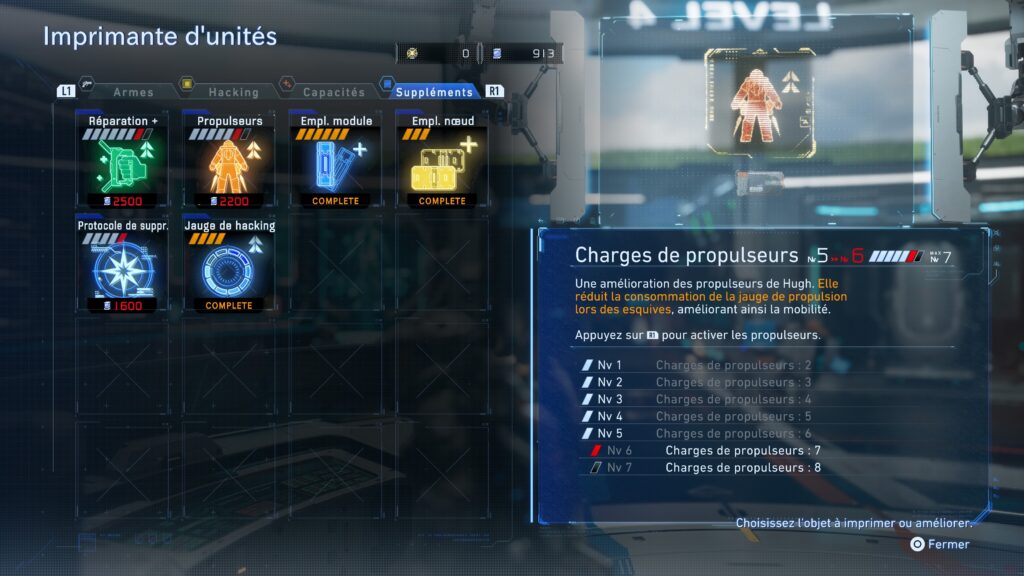The height and width of the screenshot is (576, 1024).
Task: Switch to the Armes tab
Action: pyautogui.click(x=133, y=92)
